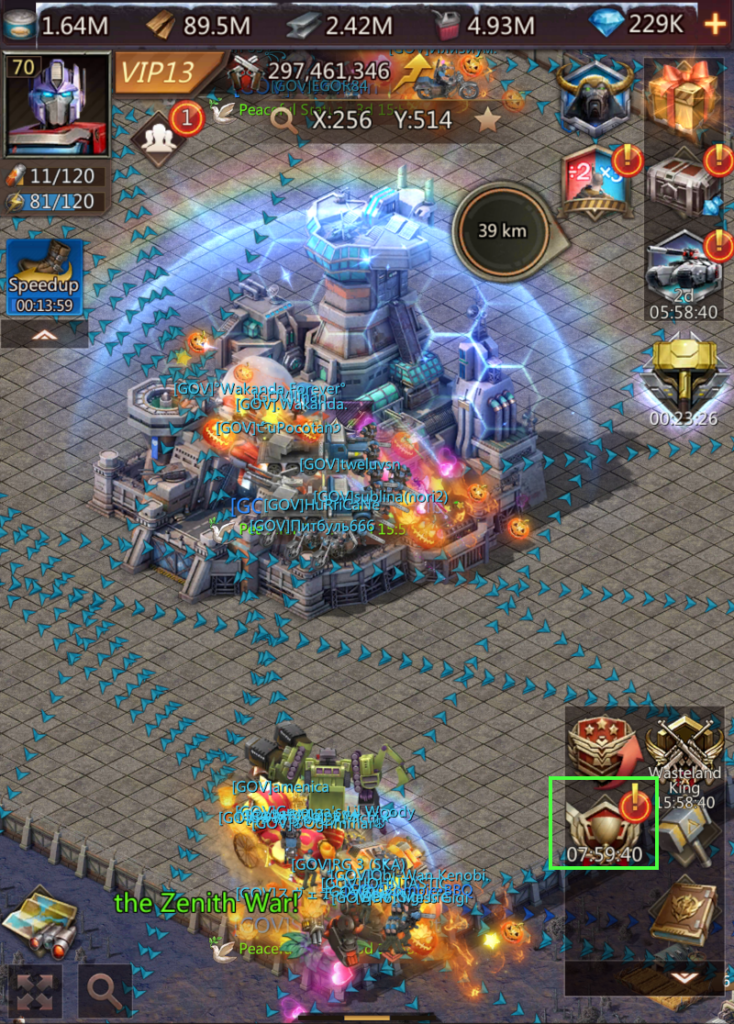
Task: Bookmark this location with the star
Action: [487, 121]
